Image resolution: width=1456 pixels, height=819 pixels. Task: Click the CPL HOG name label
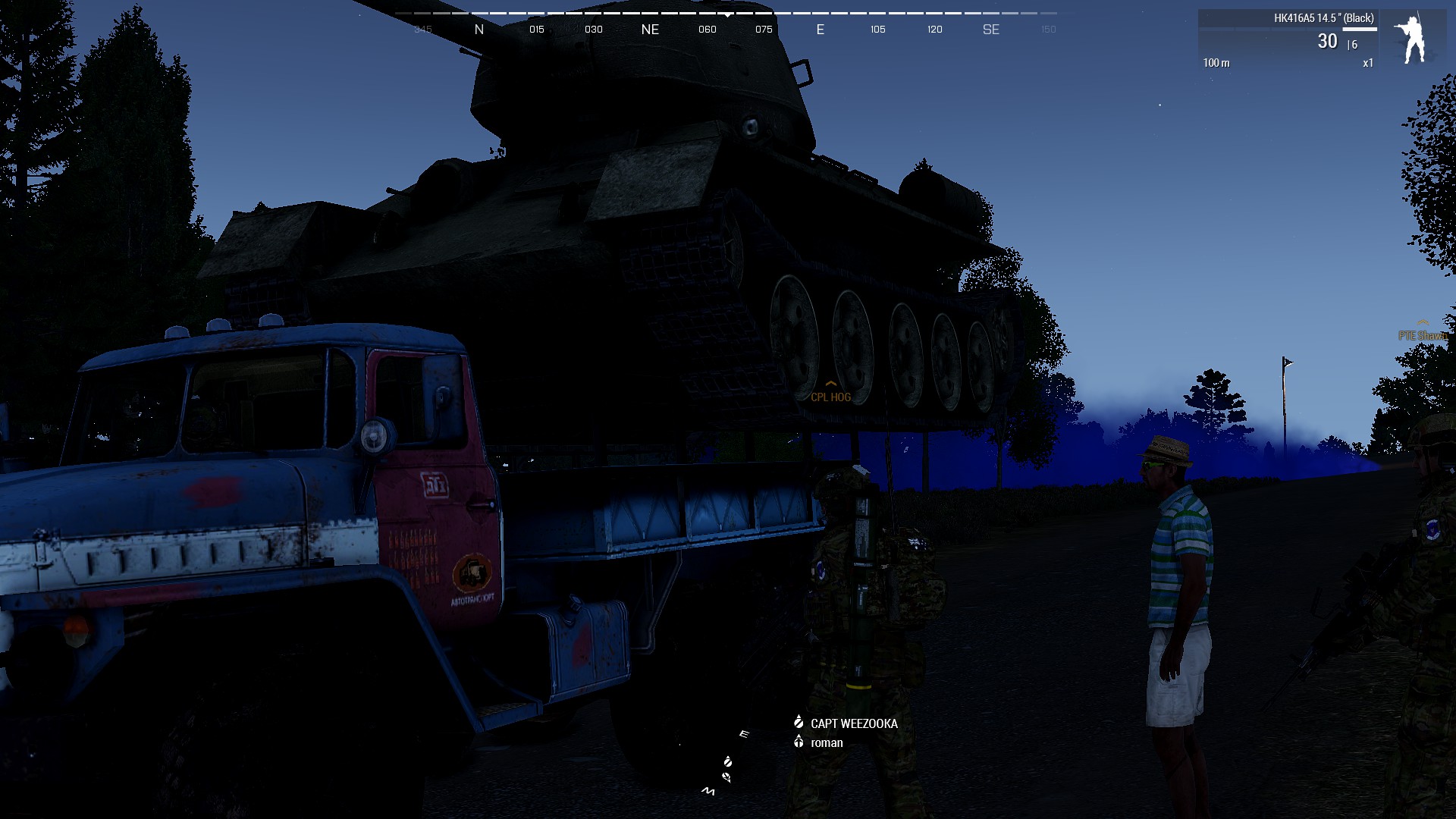[831, 397]
